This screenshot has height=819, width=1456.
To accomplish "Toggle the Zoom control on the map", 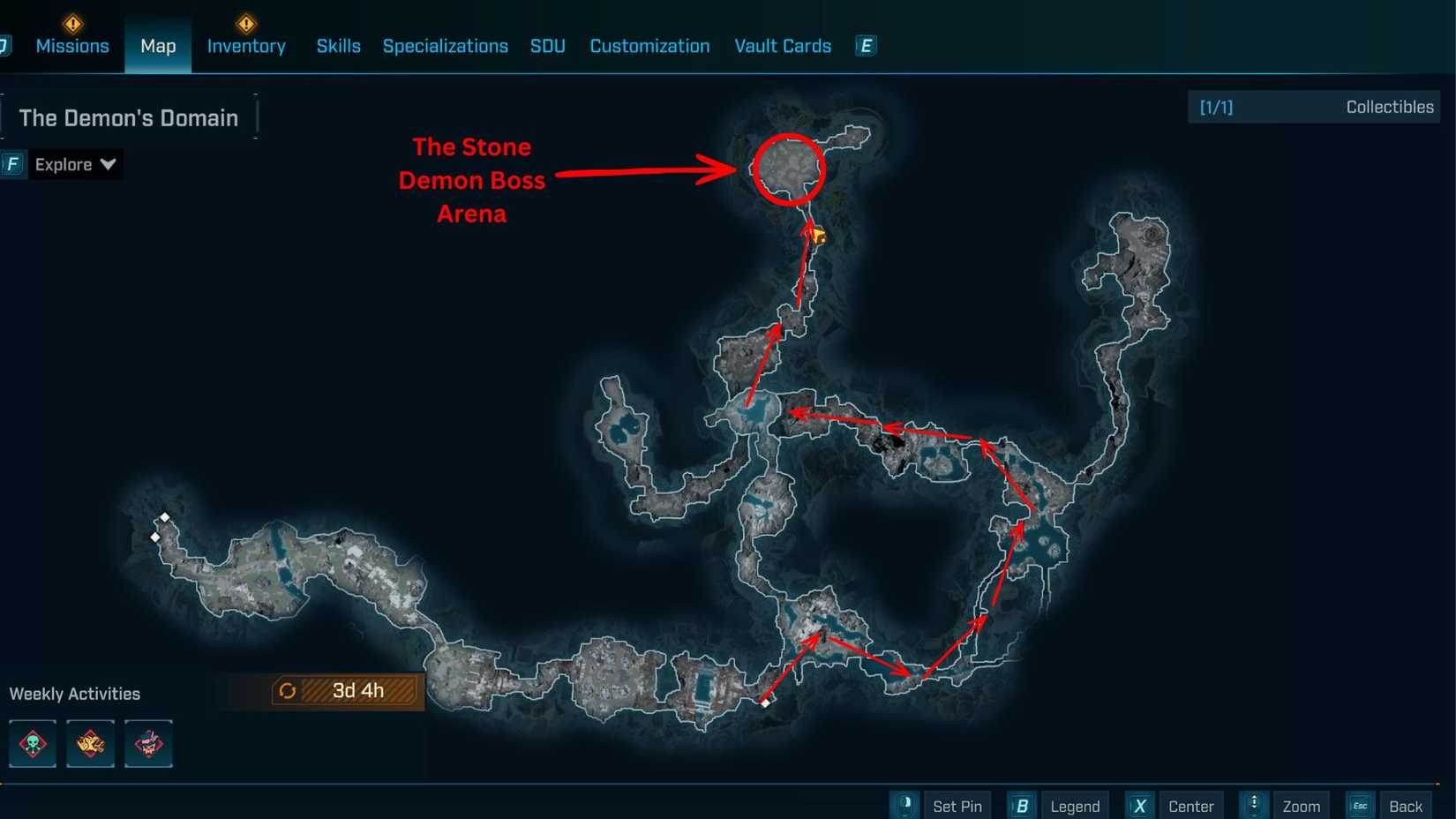I will pyautogui.click(x=1302, y=805).
